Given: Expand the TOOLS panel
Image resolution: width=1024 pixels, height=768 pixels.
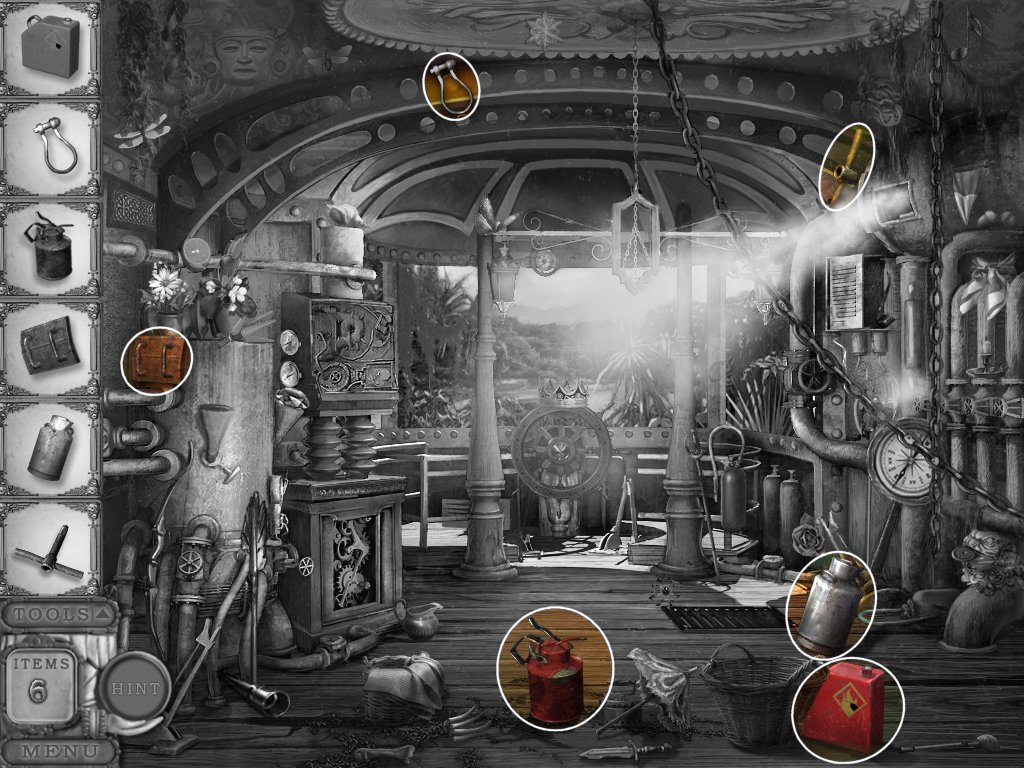Looking at the screenshot, I should (57, 613).
